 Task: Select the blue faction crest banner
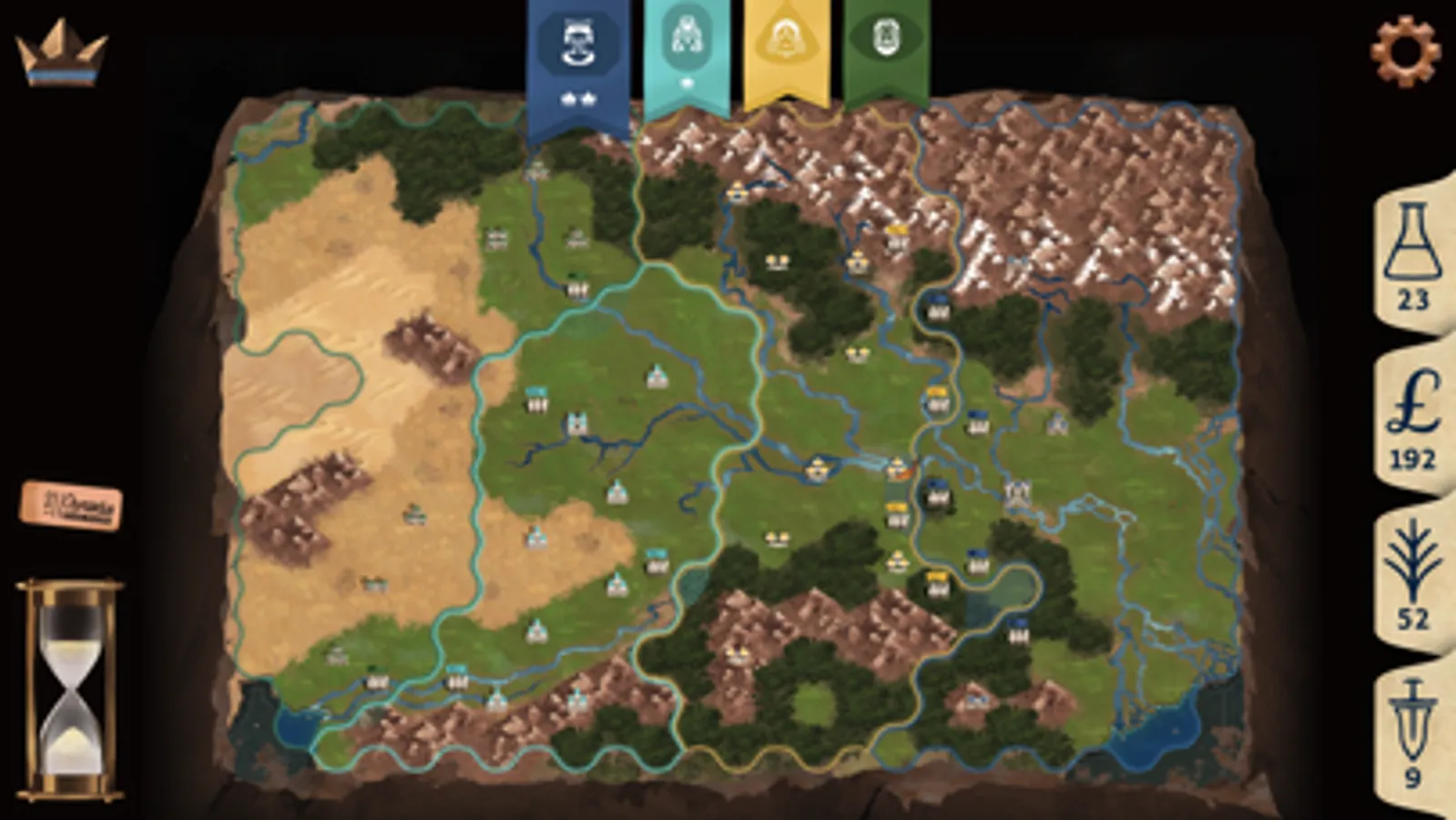click(x=580, y=41)
